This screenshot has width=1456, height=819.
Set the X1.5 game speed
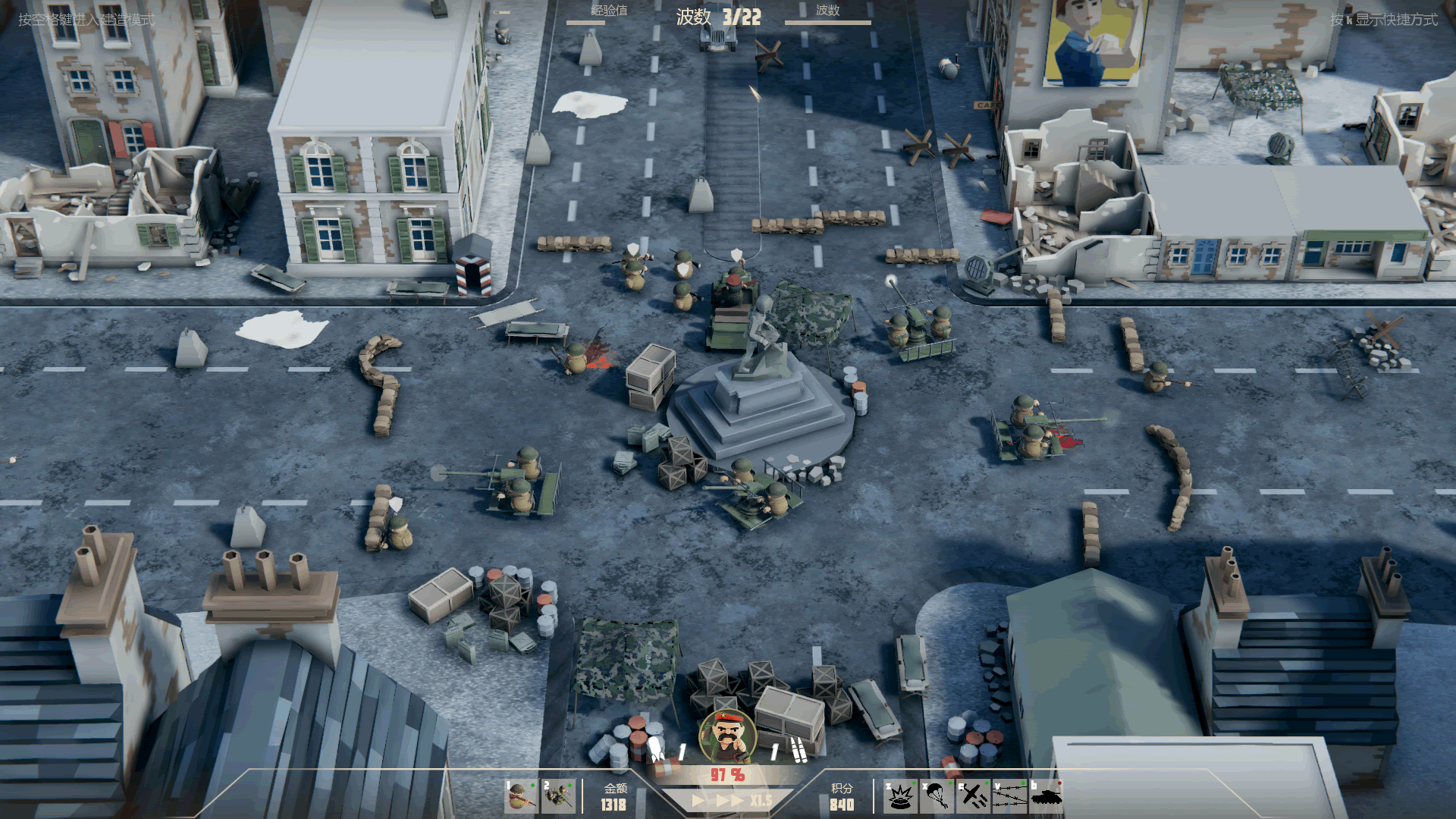(761, 801)
